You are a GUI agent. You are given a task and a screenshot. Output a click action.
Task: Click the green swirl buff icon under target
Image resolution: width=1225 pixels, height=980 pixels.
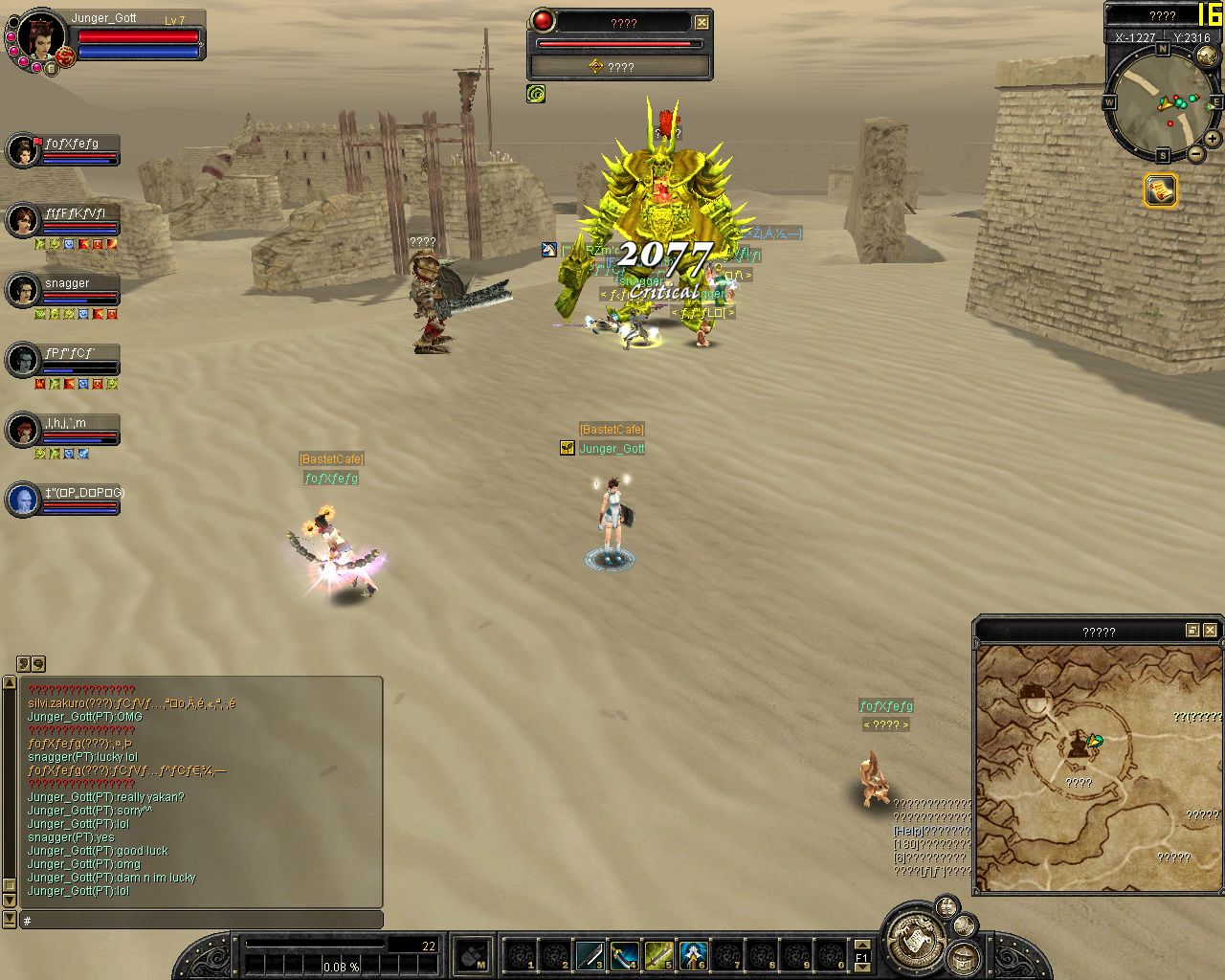536,94
